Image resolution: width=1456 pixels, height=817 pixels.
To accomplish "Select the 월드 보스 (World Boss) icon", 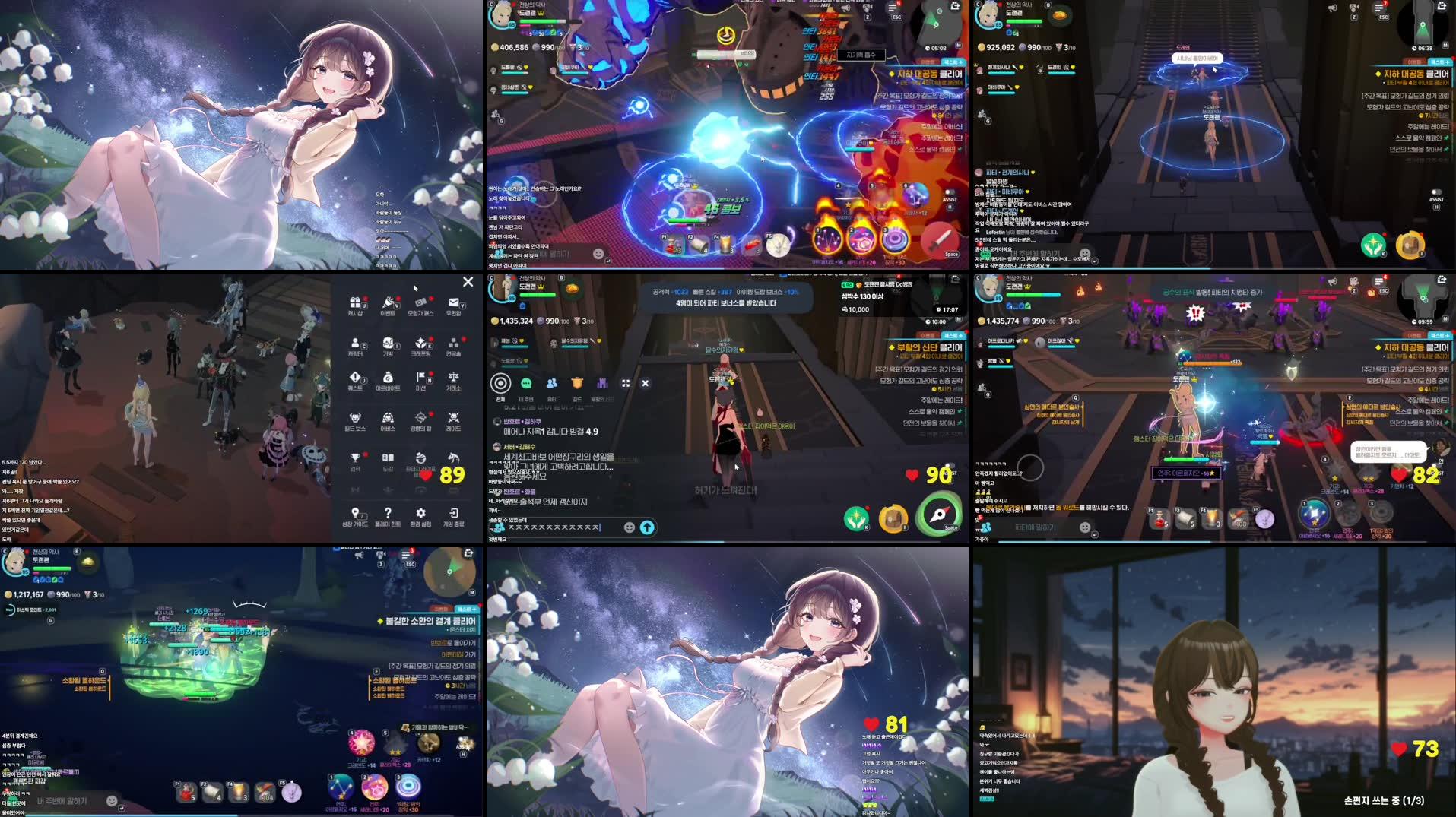I will (x=356, y=420).
